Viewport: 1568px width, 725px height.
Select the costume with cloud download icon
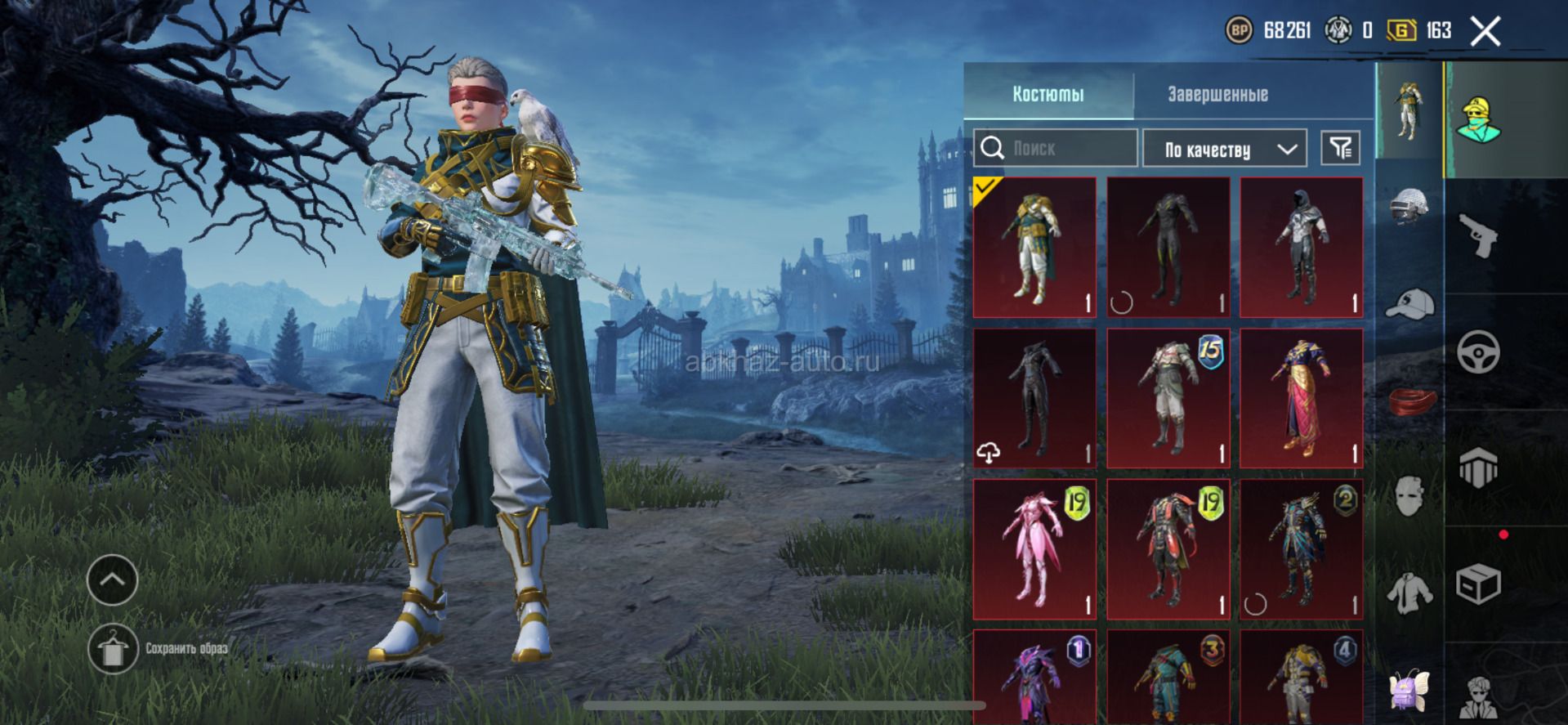(1034, 398)
